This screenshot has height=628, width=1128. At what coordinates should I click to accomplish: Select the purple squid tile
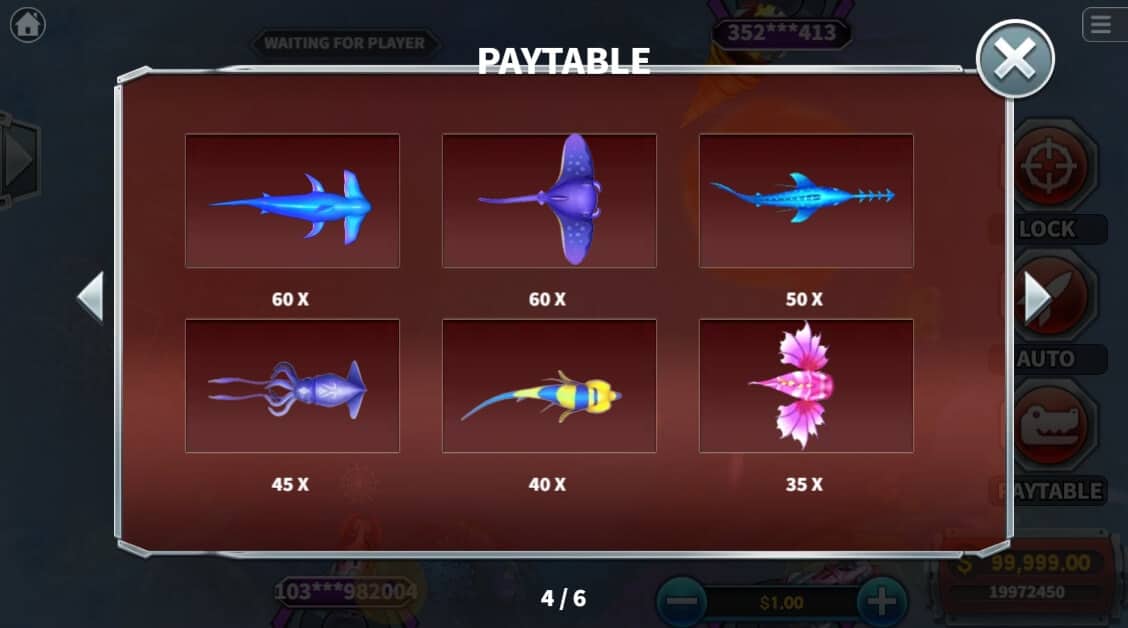[292, 386]
